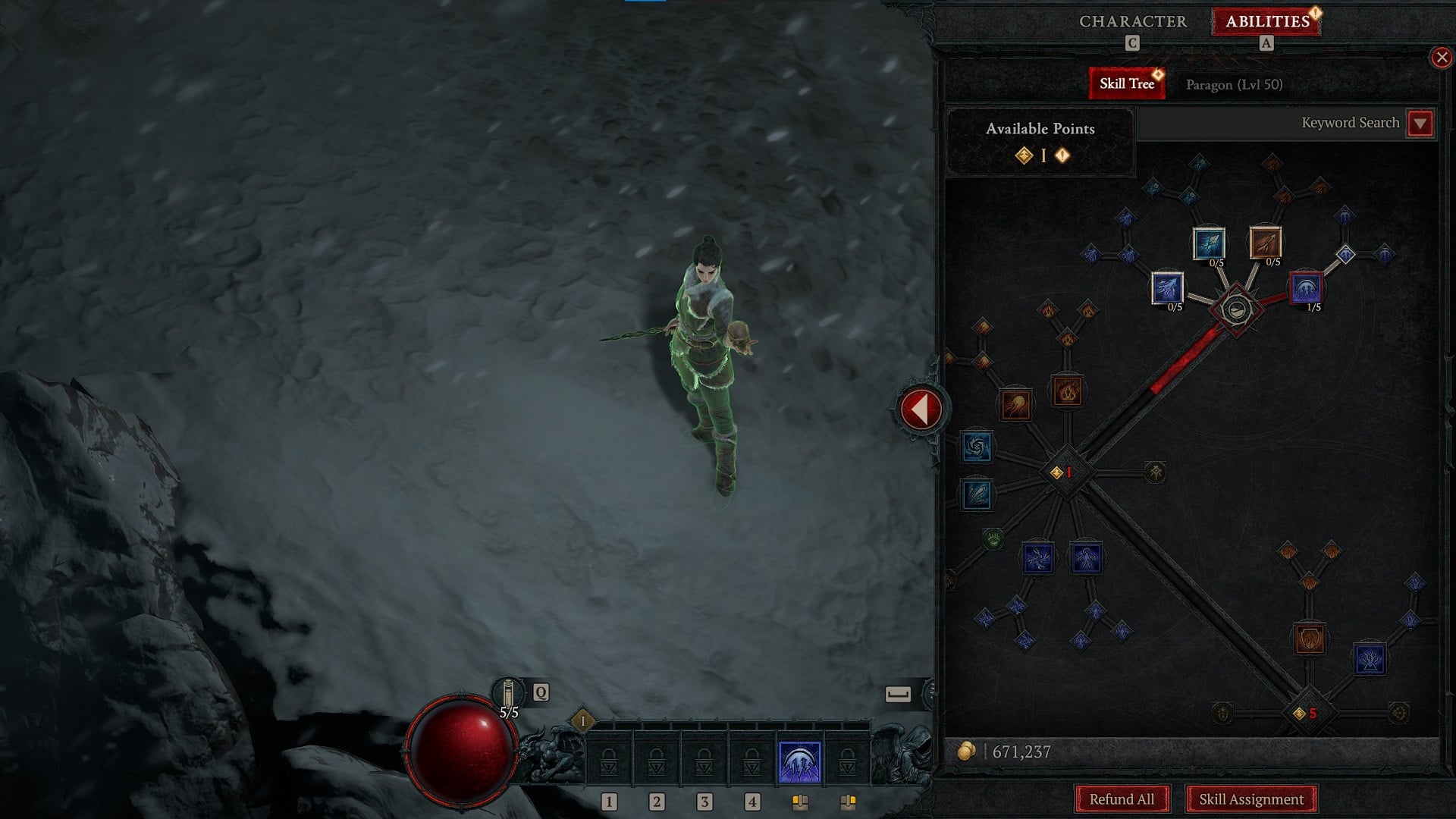Image resolution: width=1456 pixels, height=819 pixels.
Task: Click the gold coins icon beside 671,237
Action: (968, 752)
